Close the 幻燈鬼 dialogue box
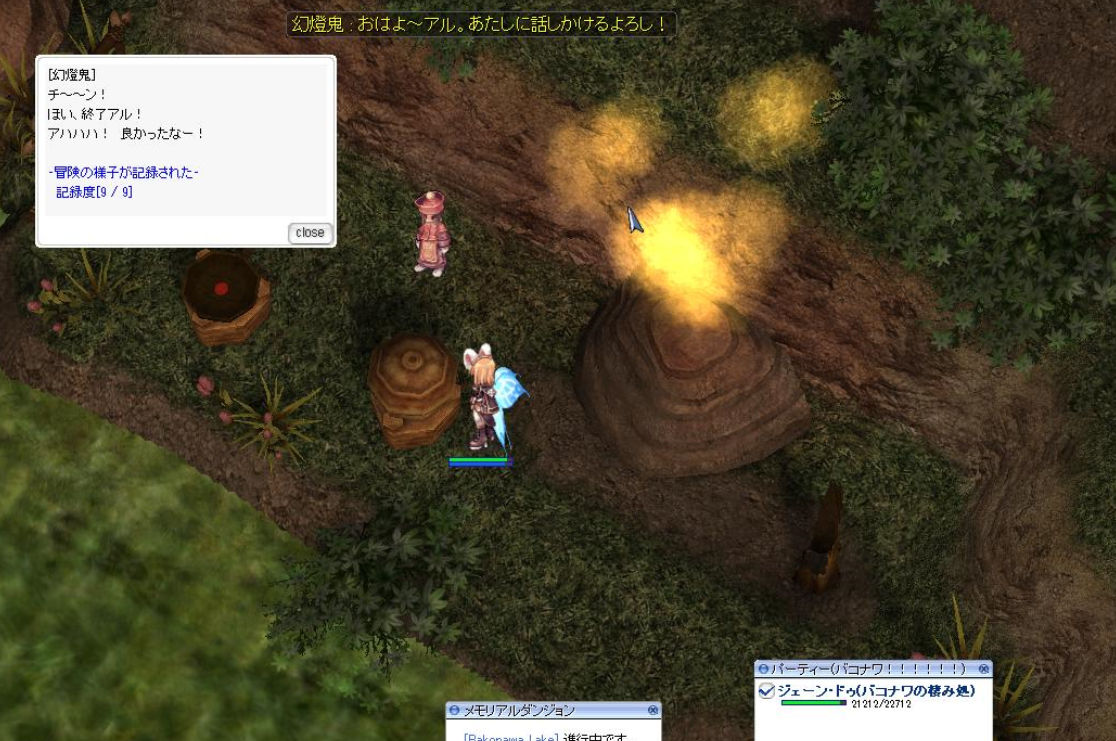 click(310, 233)
